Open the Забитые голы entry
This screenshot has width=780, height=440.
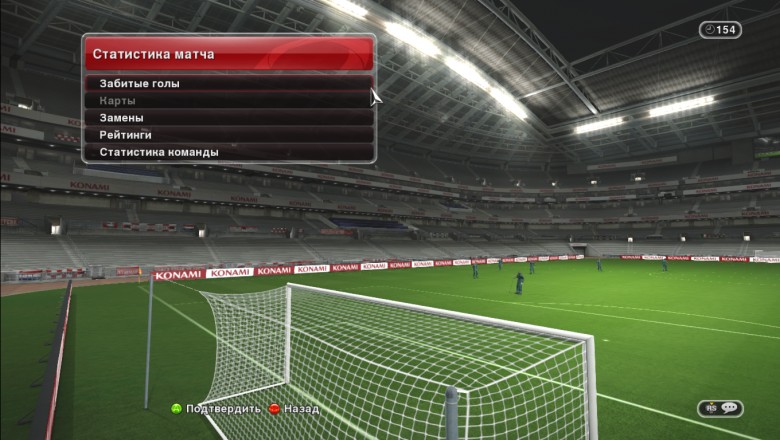229,84
